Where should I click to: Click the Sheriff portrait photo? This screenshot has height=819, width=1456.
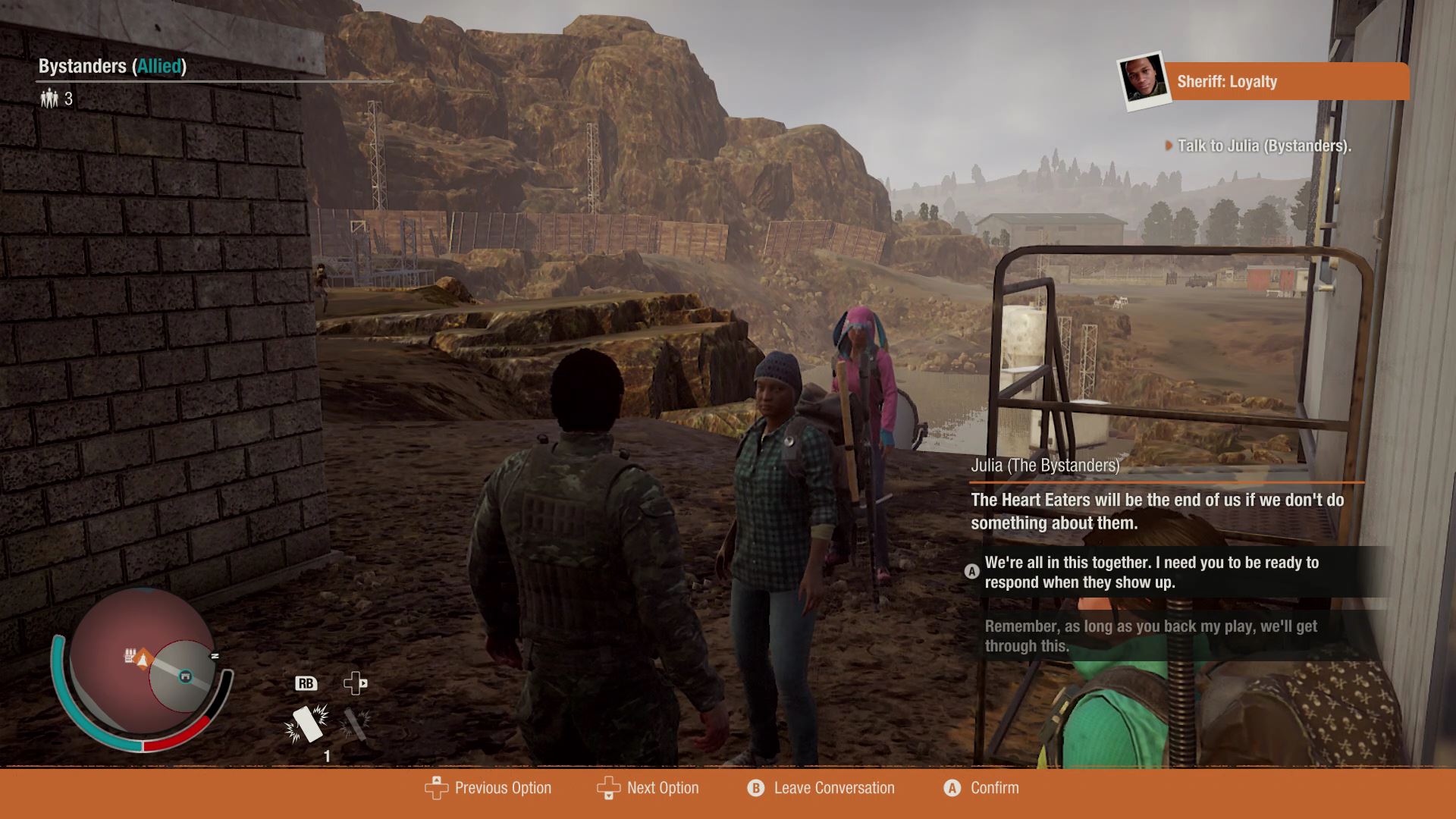(x=1143, y=80)
